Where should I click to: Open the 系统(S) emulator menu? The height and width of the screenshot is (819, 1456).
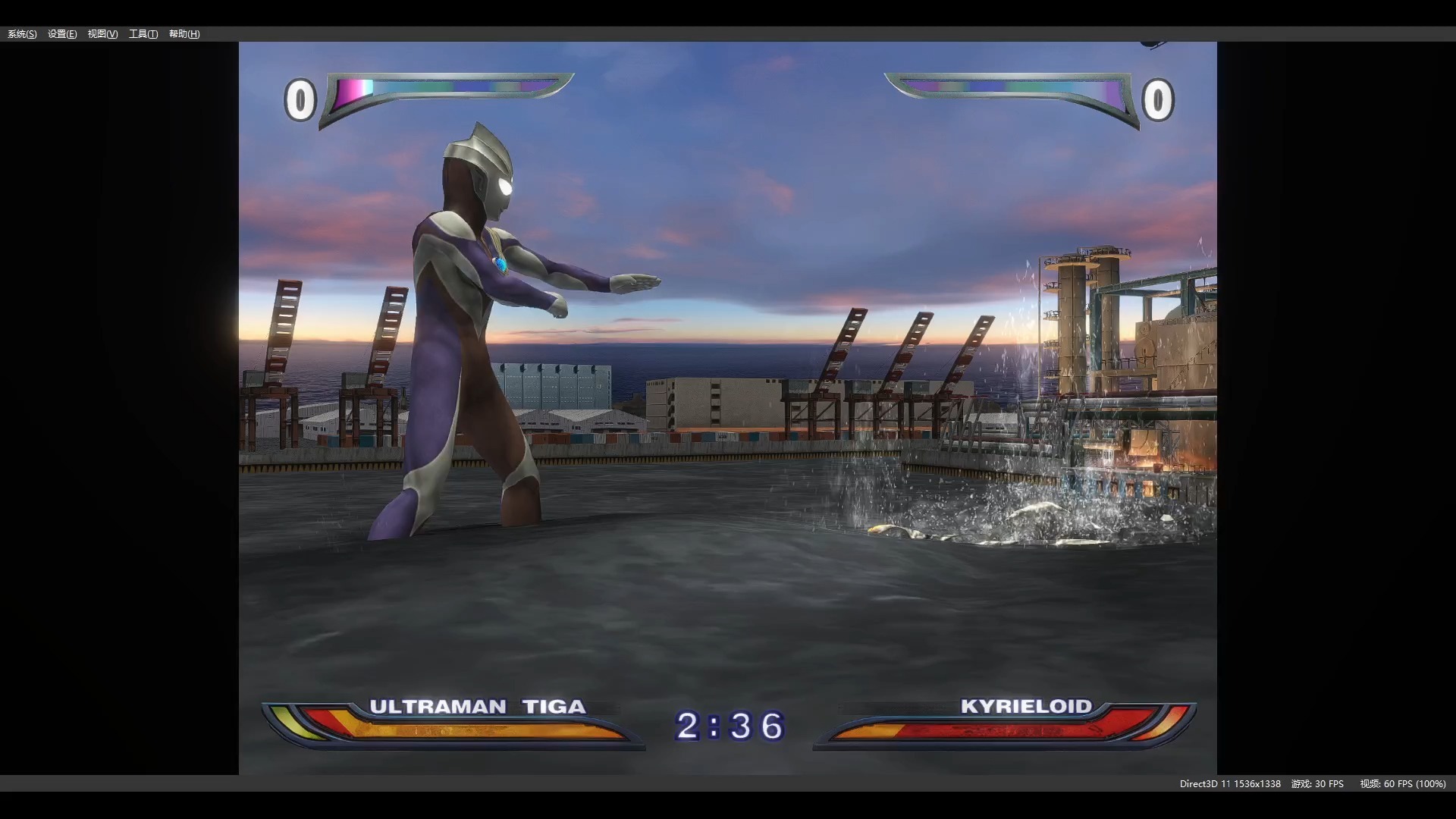(x=22, y=34)
